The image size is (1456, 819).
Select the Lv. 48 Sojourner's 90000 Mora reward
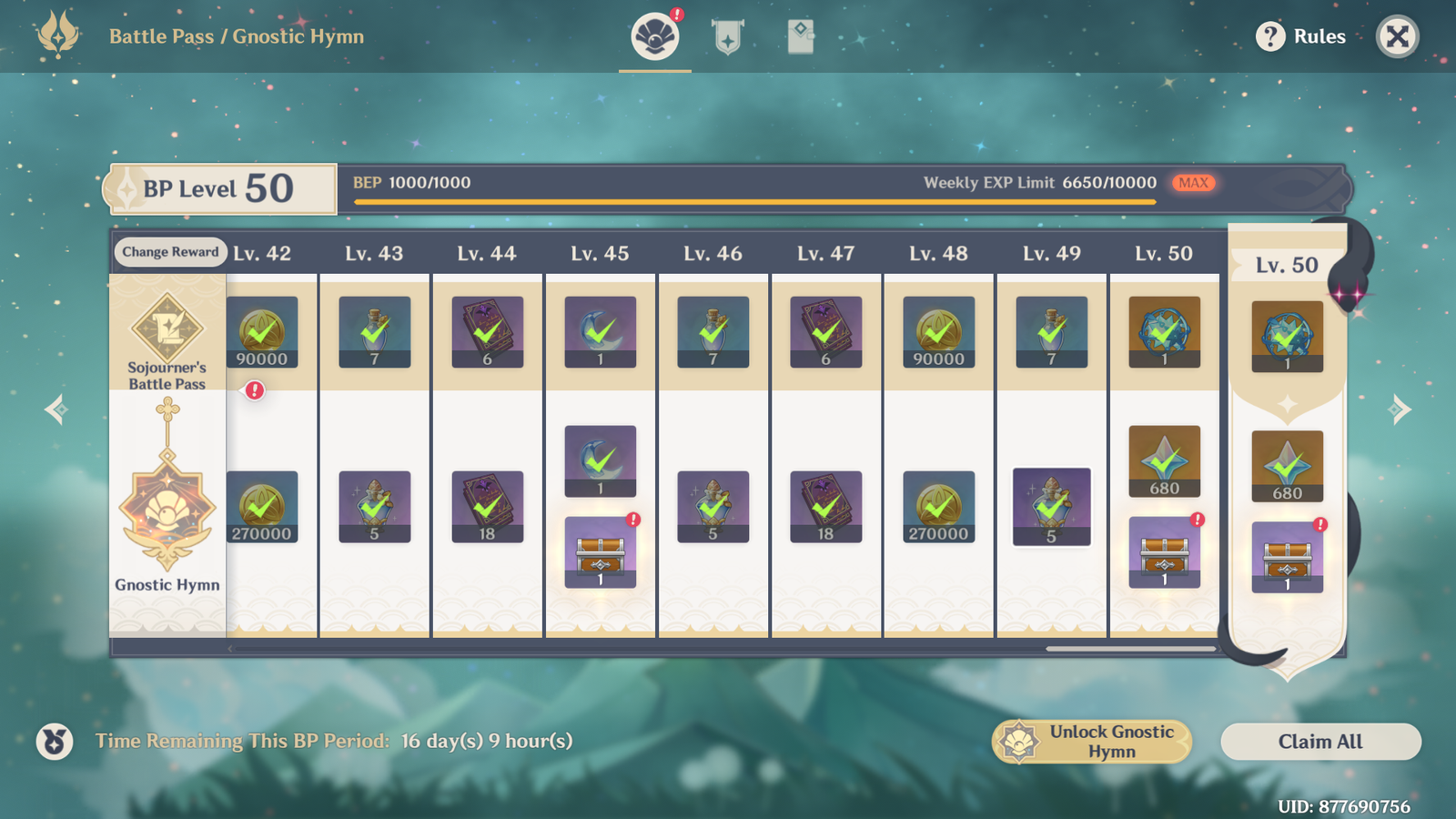click(939, 332)
